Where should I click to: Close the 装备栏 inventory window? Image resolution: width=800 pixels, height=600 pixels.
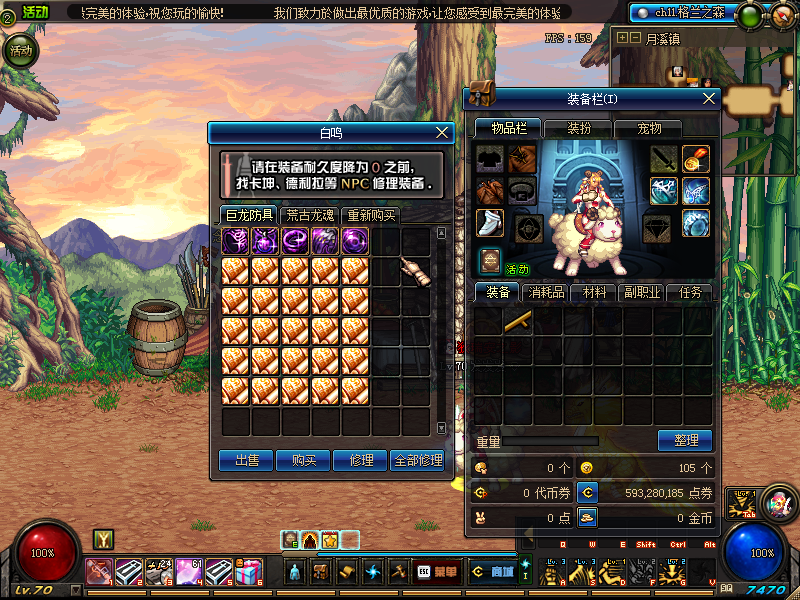click(x=710, y=98)
